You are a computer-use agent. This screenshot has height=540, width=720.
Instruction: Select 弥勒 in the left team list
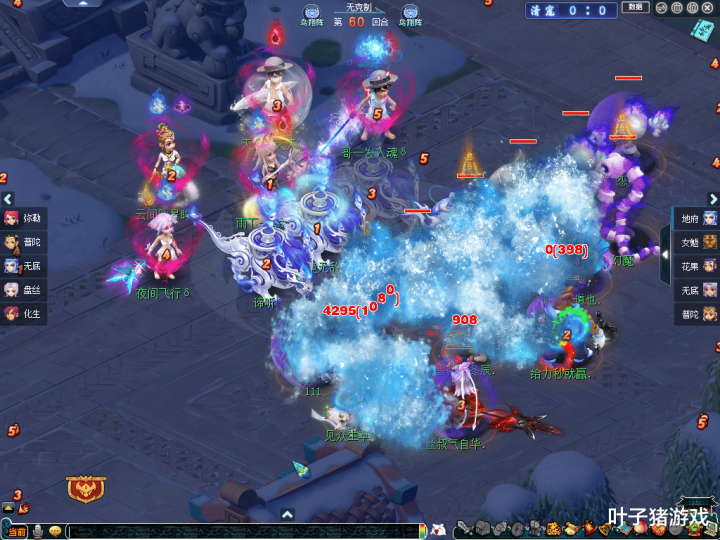[x=24, y=217]
